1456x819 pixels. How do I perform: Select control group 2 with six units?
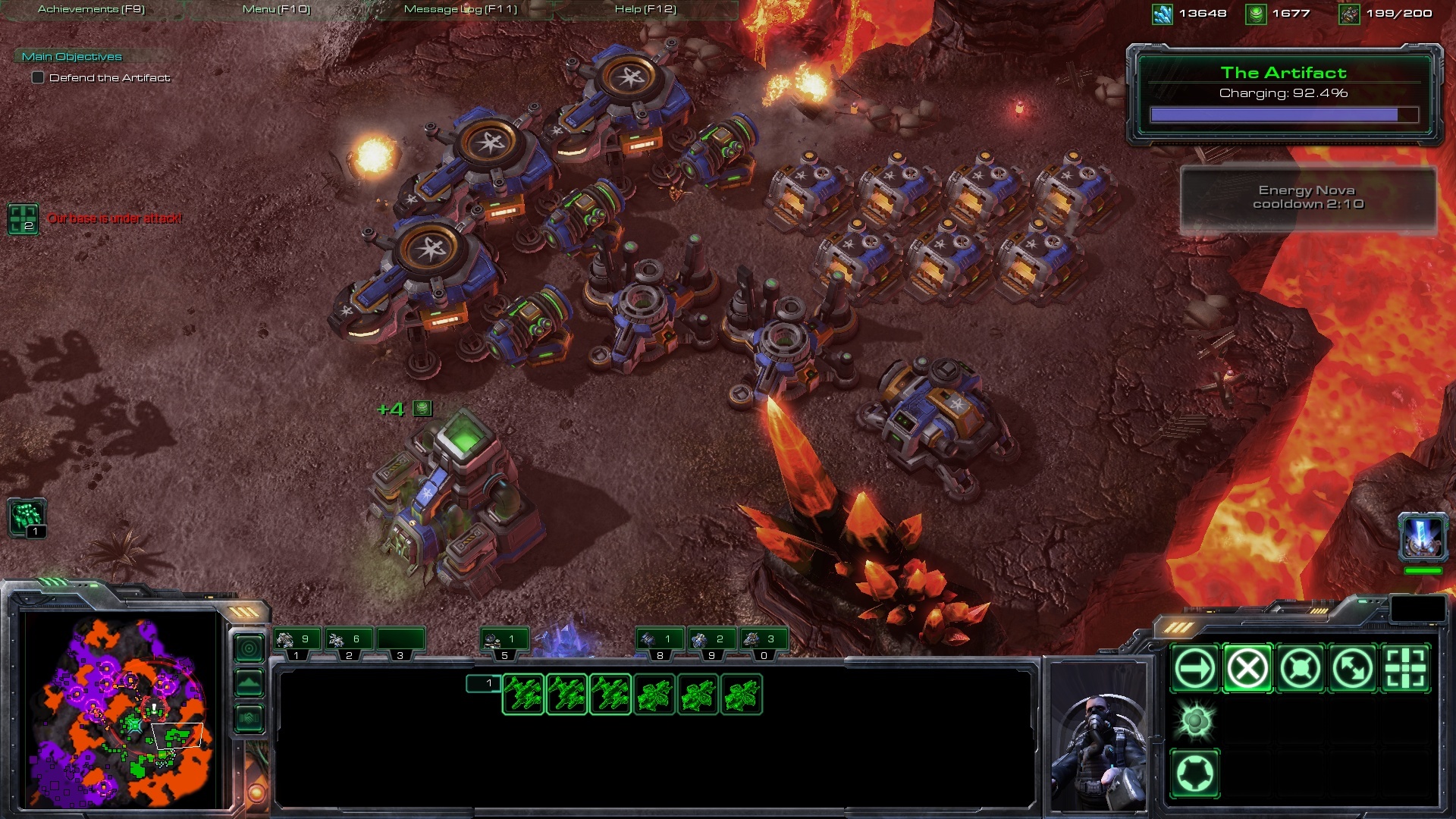pyautogui.click(x=348, y=642)
